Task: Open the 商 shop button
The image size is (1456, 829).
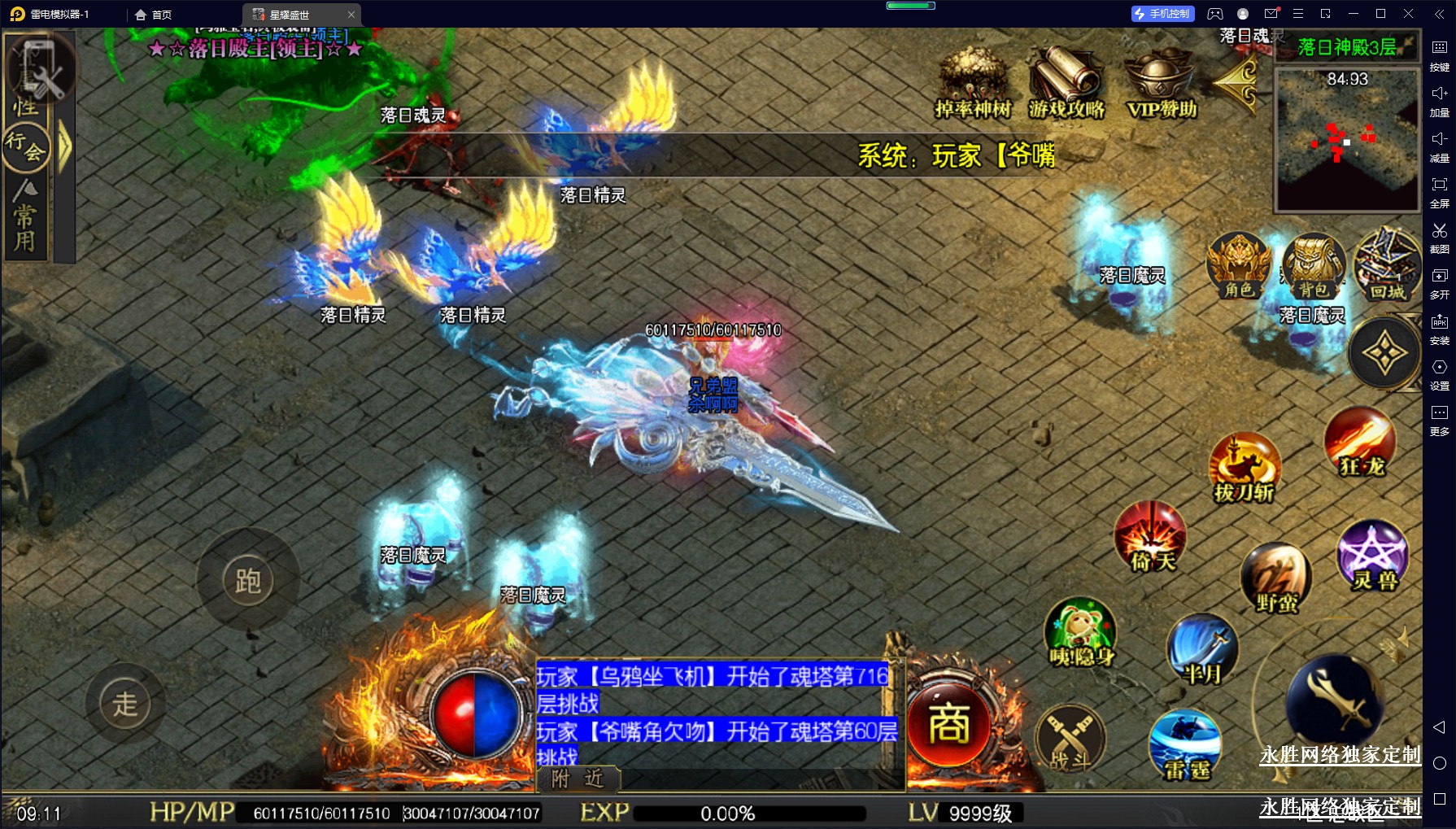Action: (949, 724)
